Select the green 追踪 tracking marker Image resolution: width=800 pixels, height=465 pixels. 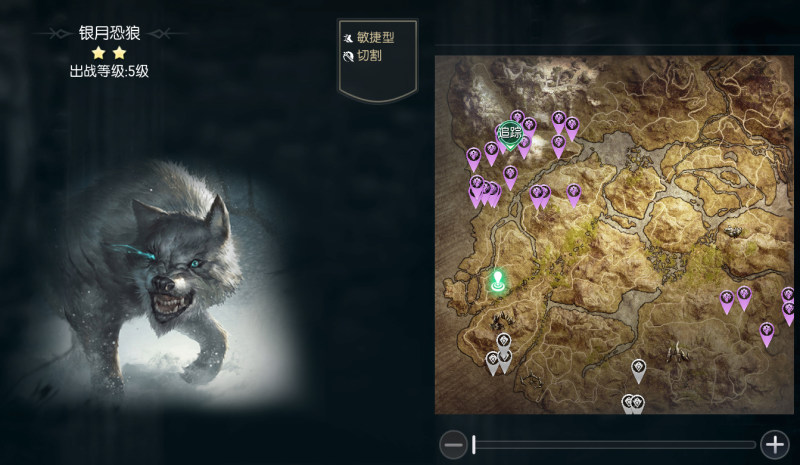509,134
